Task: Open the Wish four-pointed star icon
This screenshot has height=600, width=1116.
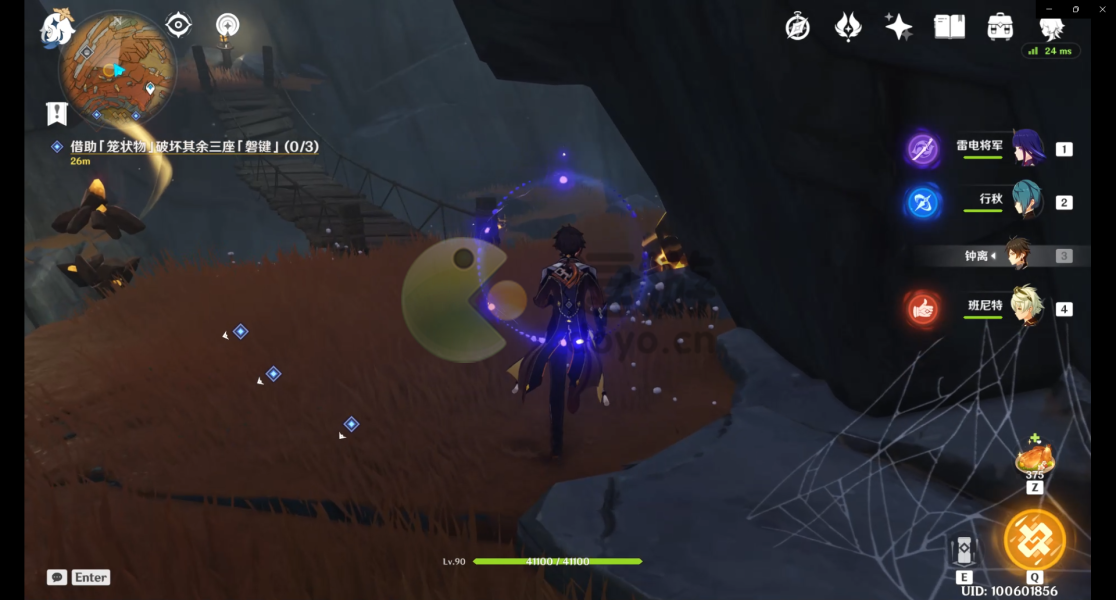Action: [x=898, y=27]
